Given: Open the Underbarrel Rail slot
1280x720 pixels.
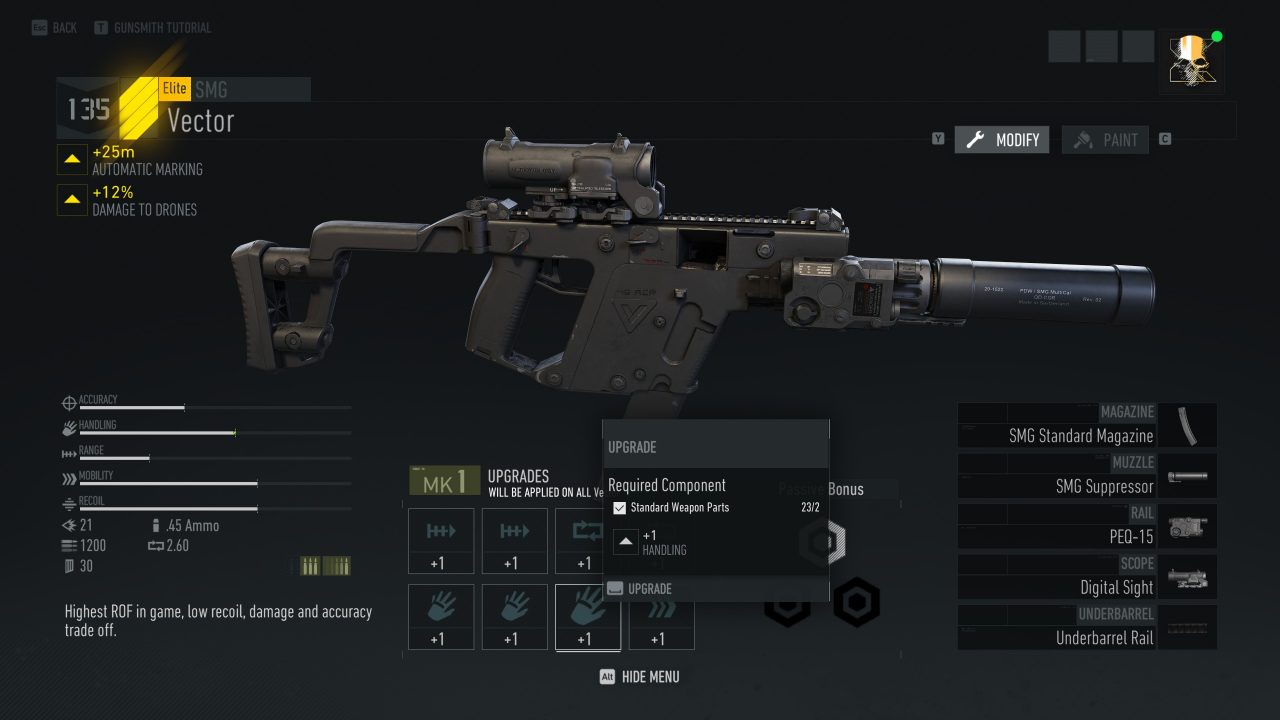Looking at the screenshot, I should [x=1087, y=627].
